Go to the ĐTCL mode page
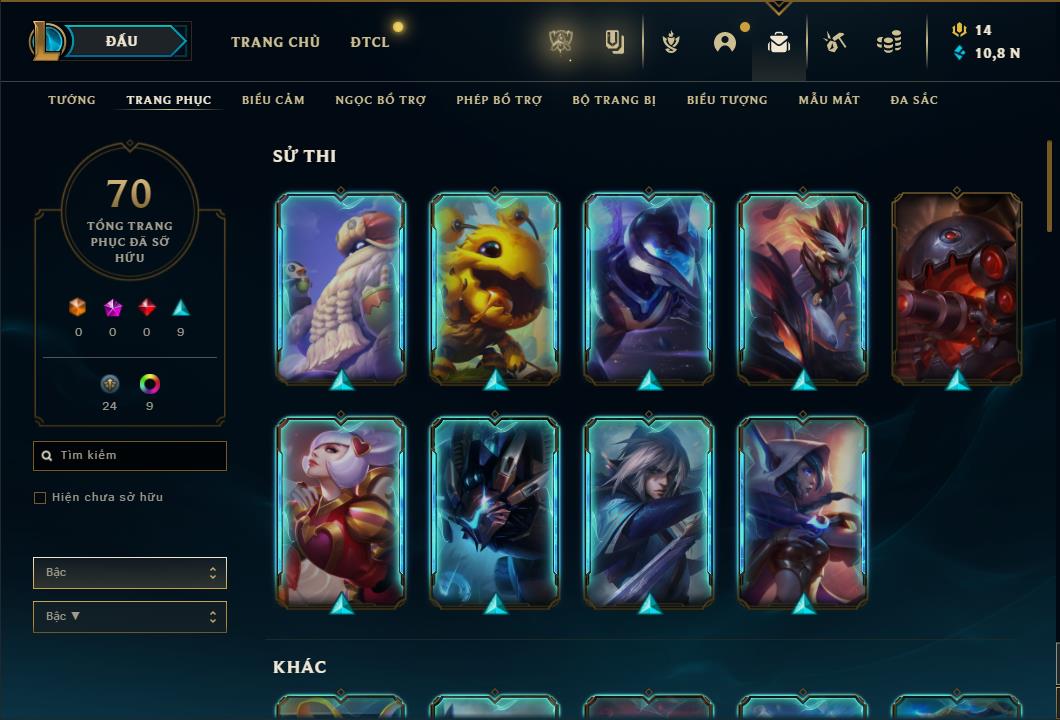Screen dimensions: 1060x720 click(370, 42)
